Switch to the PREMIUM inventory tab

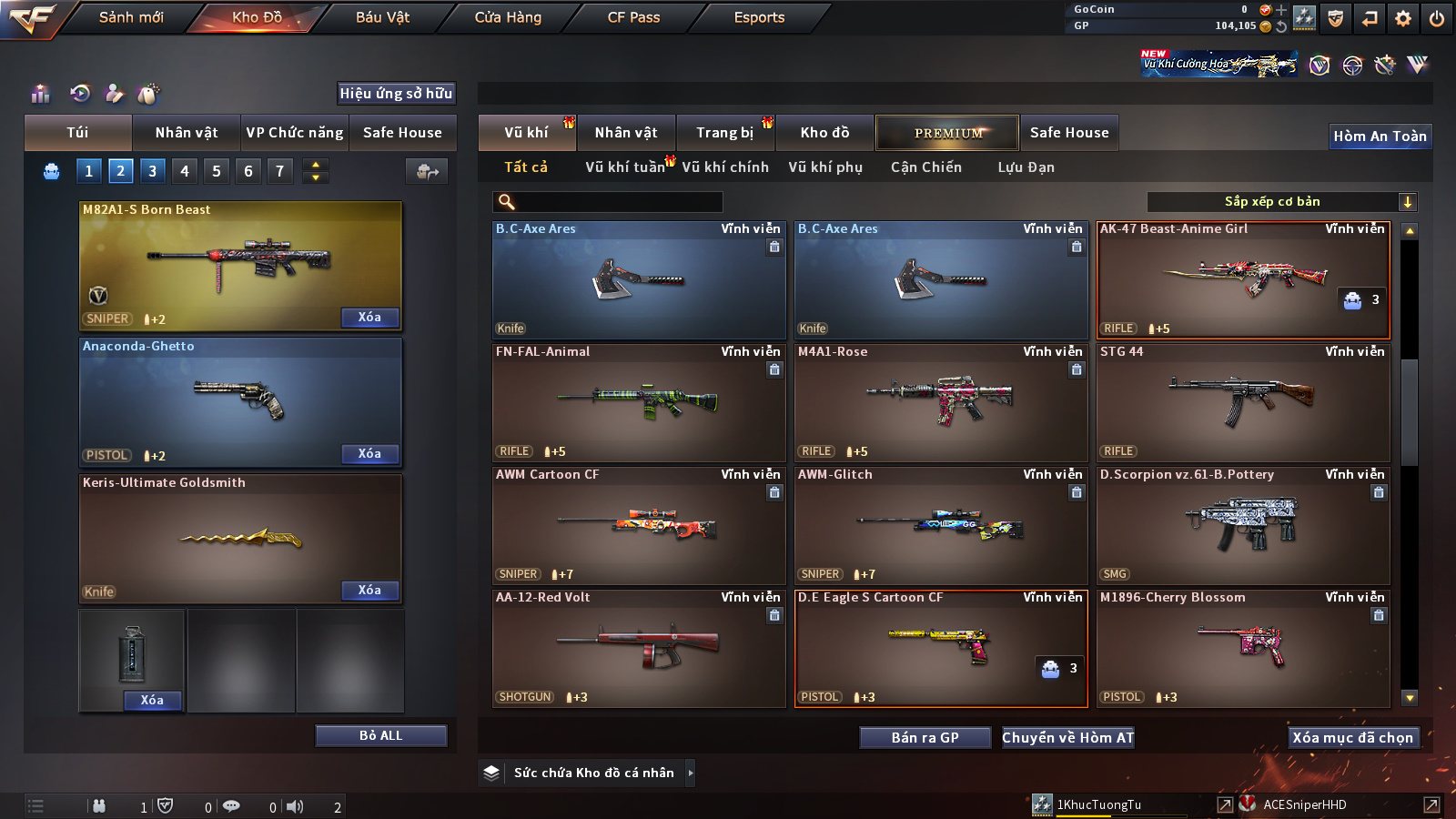(x=947, y=133)
